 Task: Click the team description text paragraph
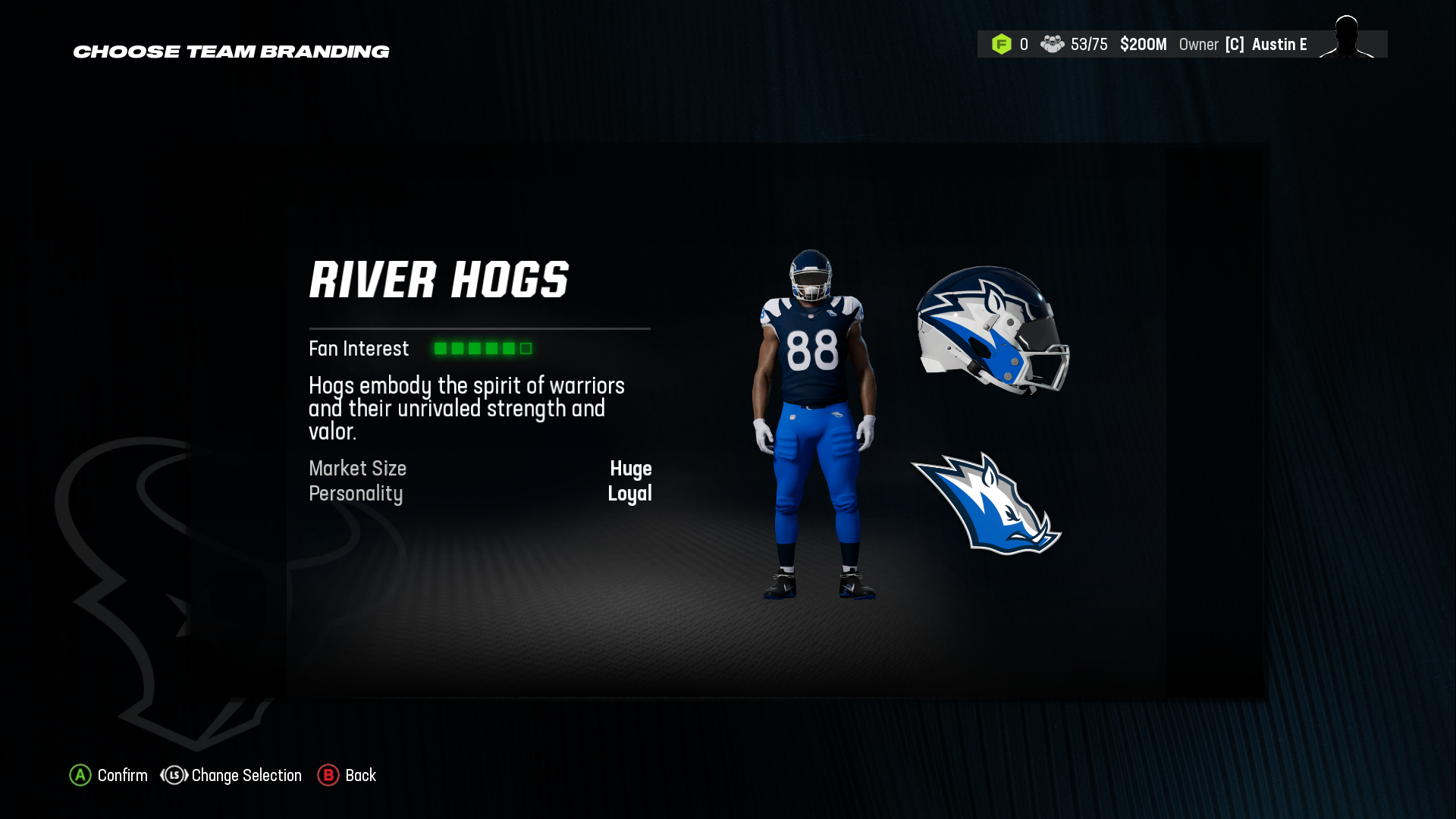[466, 408]
